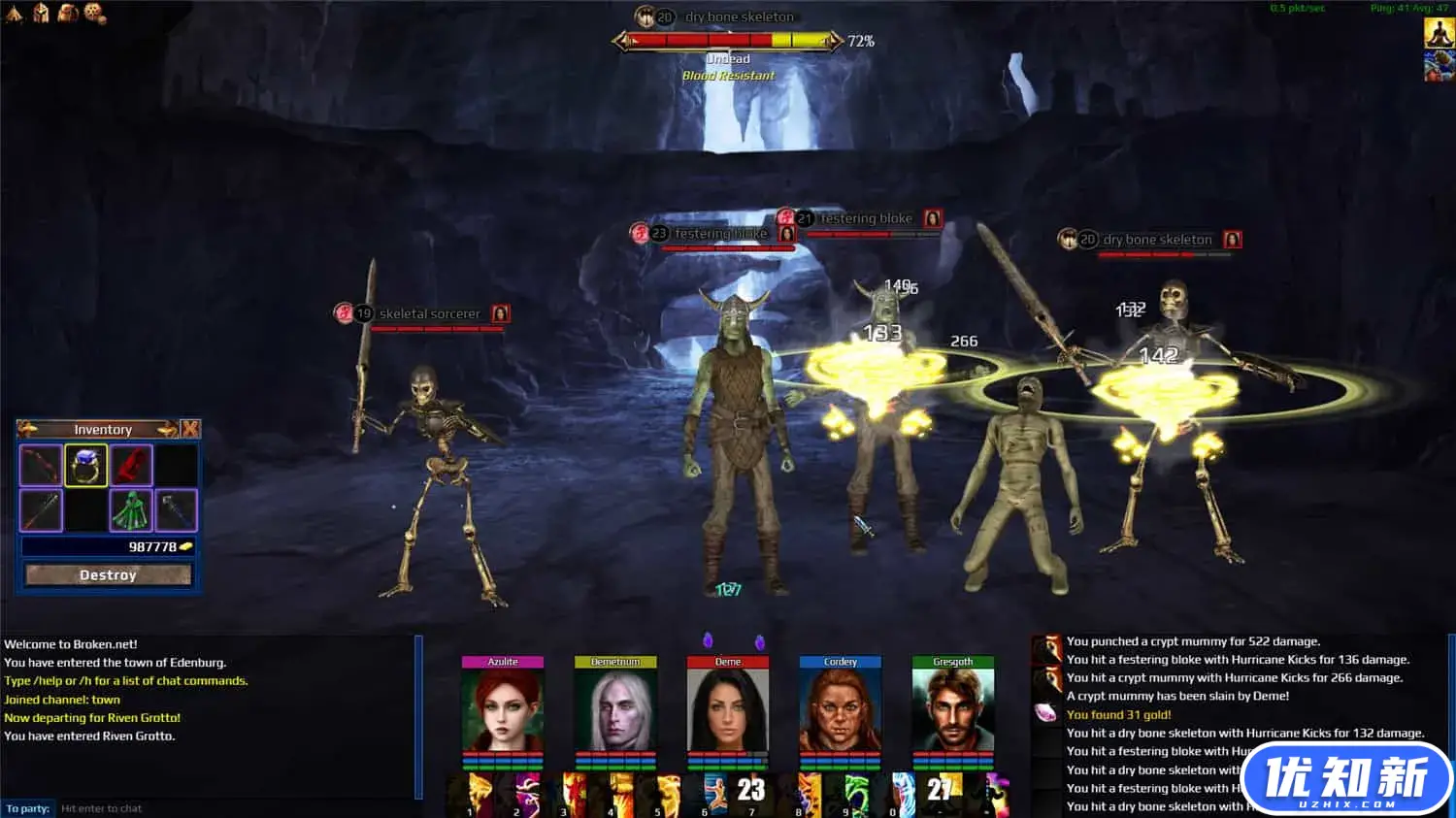Click the party chat input field
This screenshot has height=818, width=1456.
click(x=233, y=808)
